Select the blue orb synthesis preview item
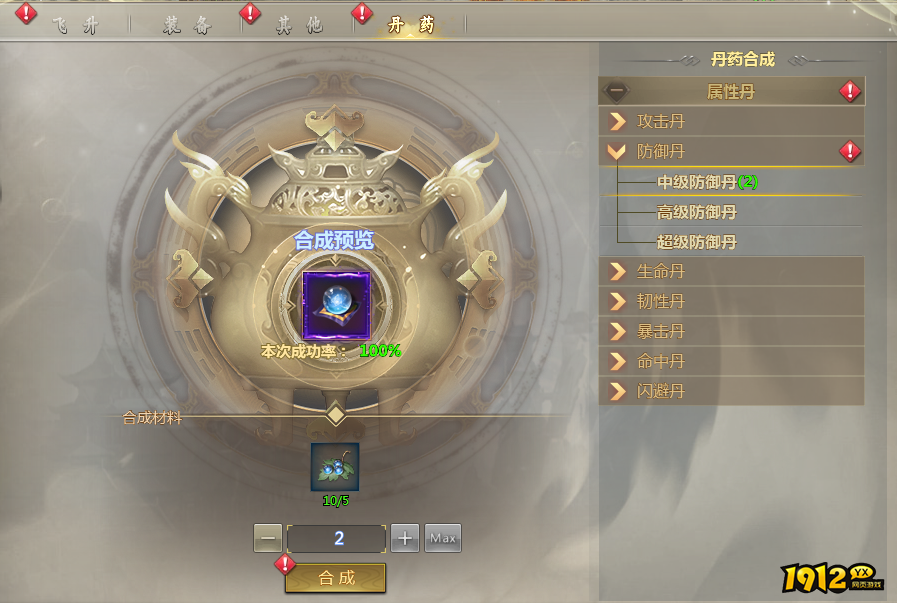The image size is (897, 603). 336,304
